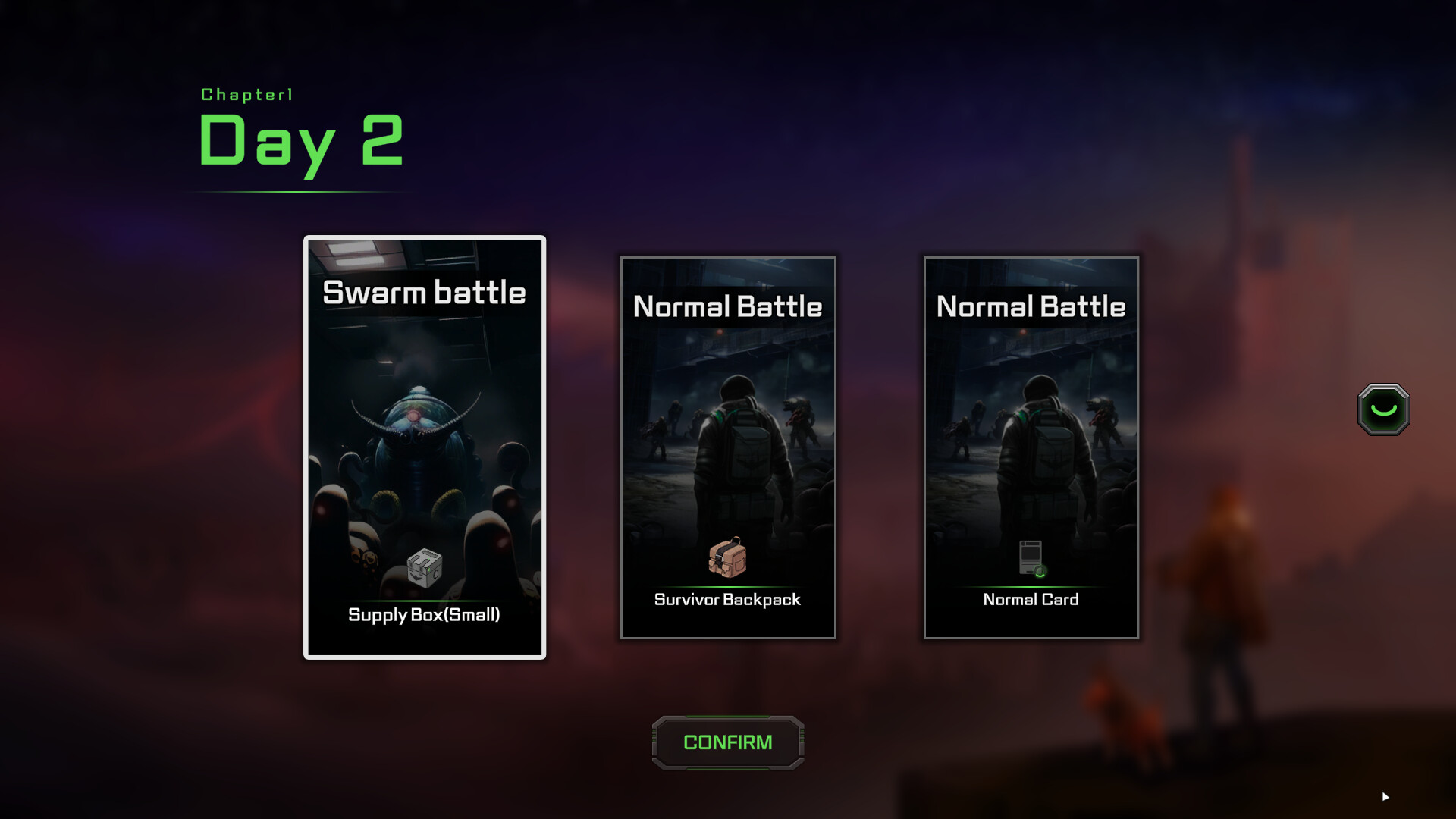Click the Normal Battle title on right card

(x=1031, y=306)
